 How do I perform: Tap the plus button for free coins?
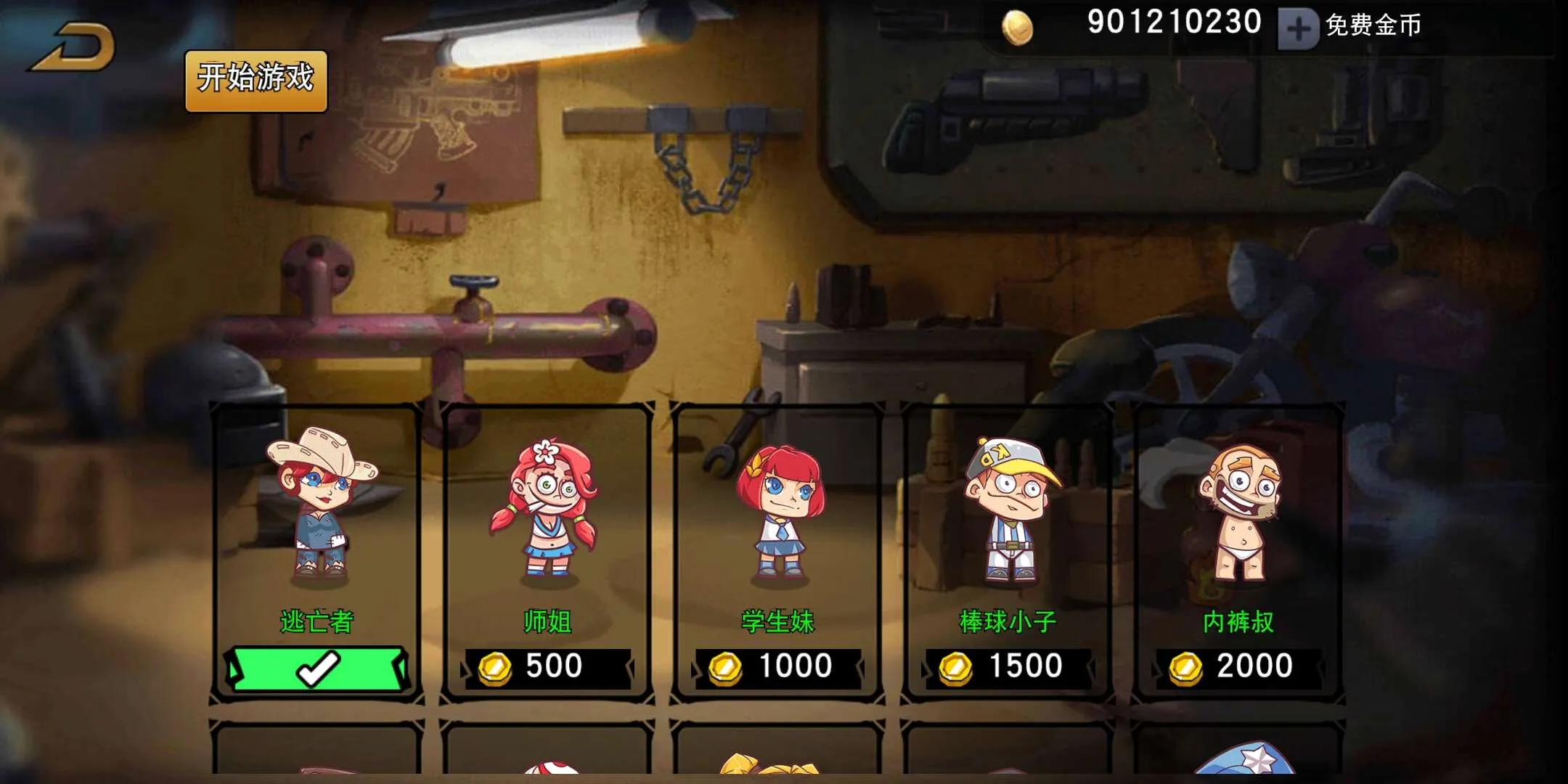point(1298,29)
